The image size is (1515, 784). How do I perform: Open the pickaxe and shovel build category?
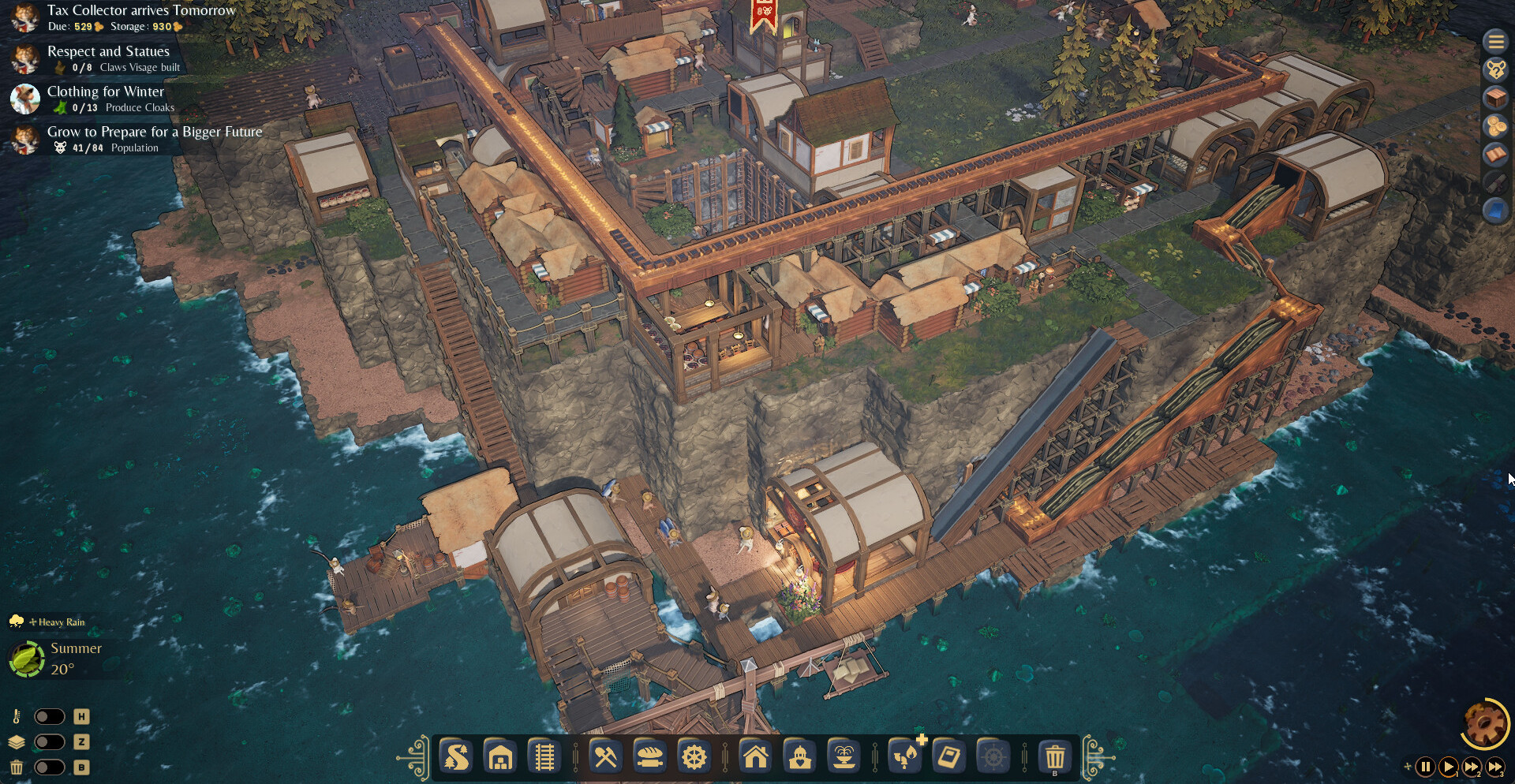click(605, 758)
